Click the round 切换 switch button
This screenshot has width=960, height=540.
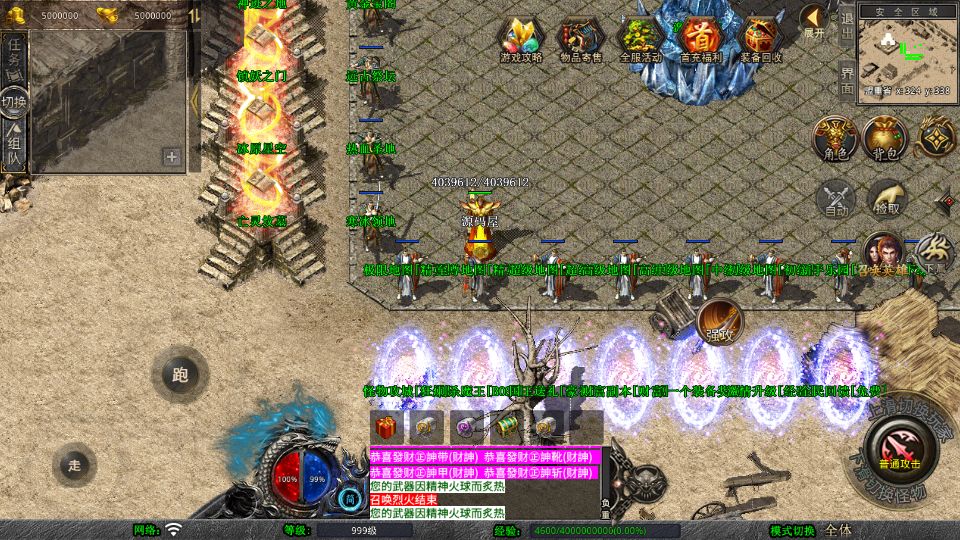pos(14,102)
